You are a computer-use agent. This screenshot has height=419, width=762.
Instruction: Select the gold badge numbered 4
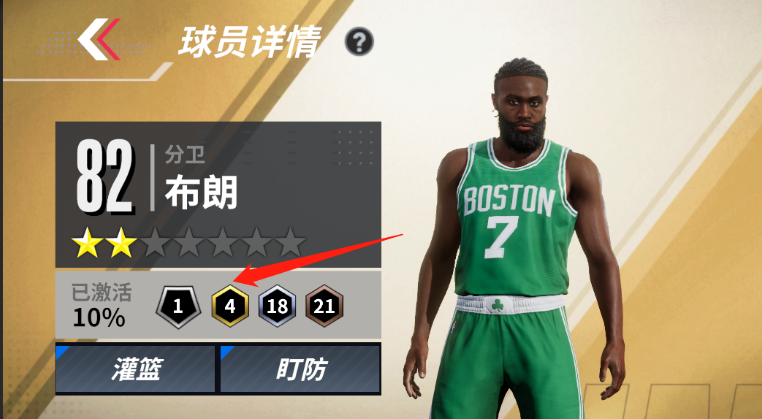[x=229, y=306]
